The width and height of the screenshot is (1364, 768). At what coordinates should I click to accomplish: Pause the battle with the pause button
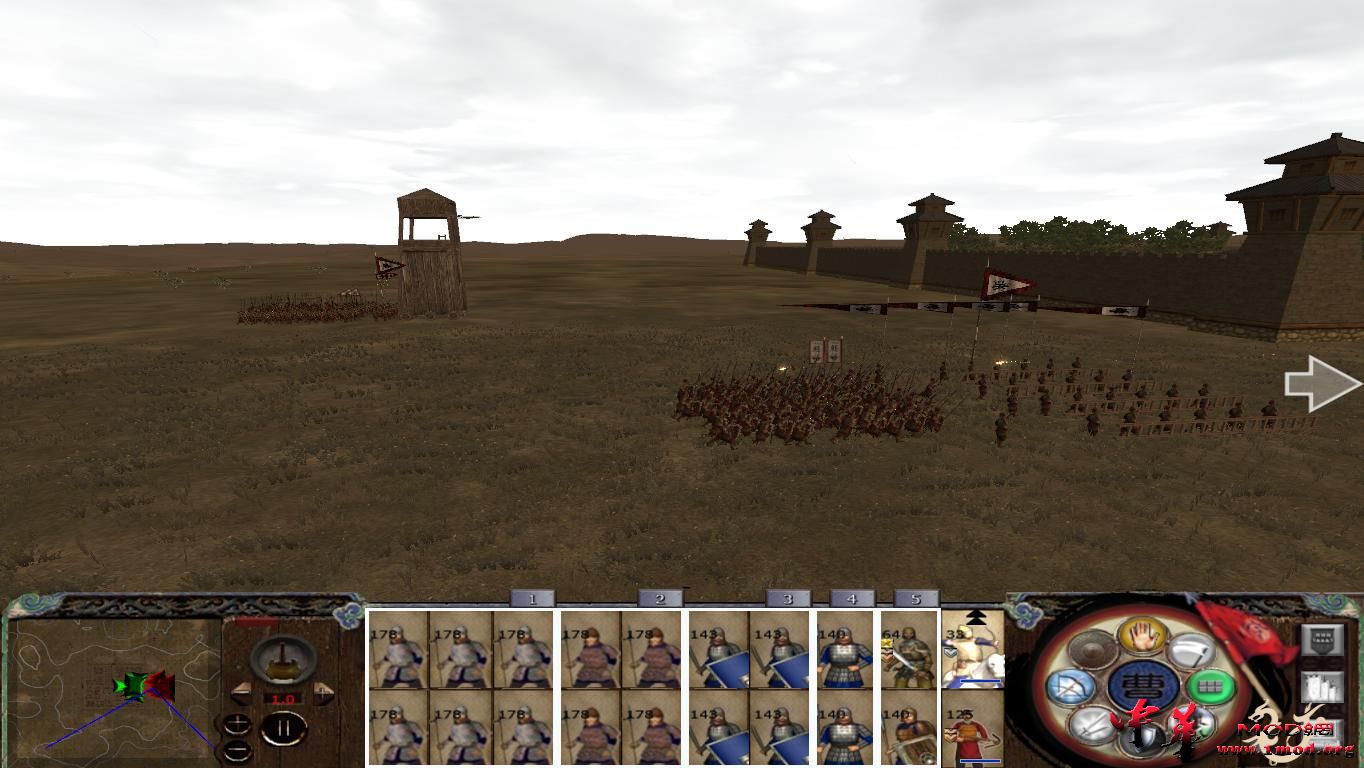(284, 728)
